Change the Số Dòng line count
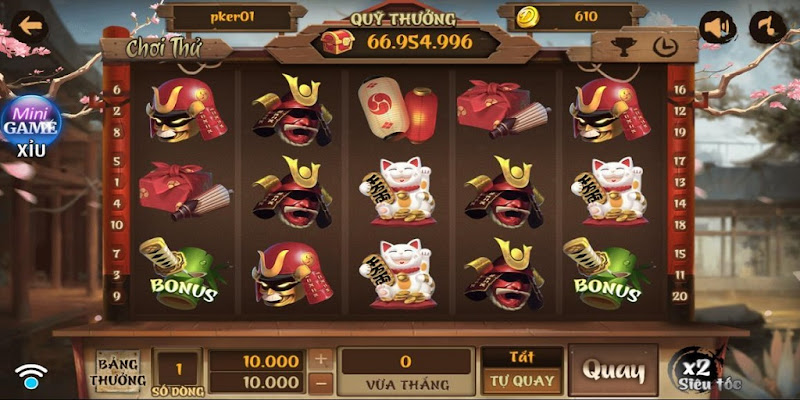Viewport: 800px width, 400px height. [x=177, y=369]
